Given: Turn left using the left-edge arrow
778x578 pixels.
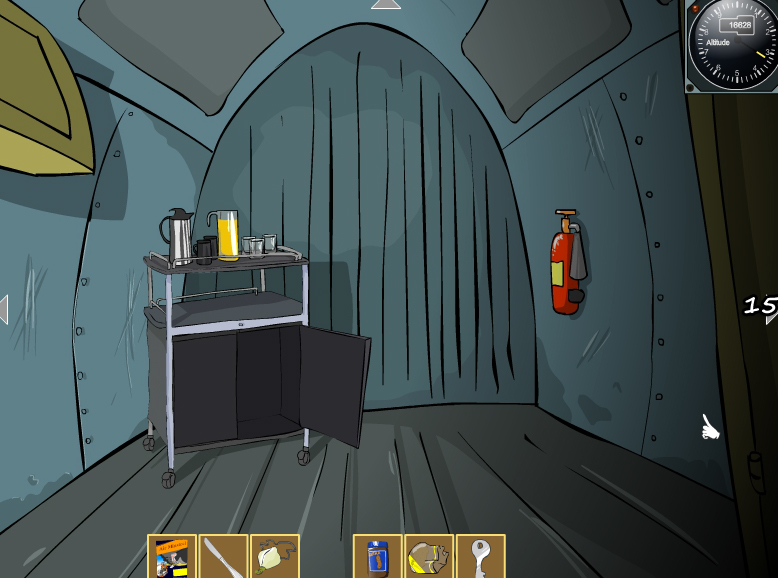Looking at the screenshot, I should [4, 309].
